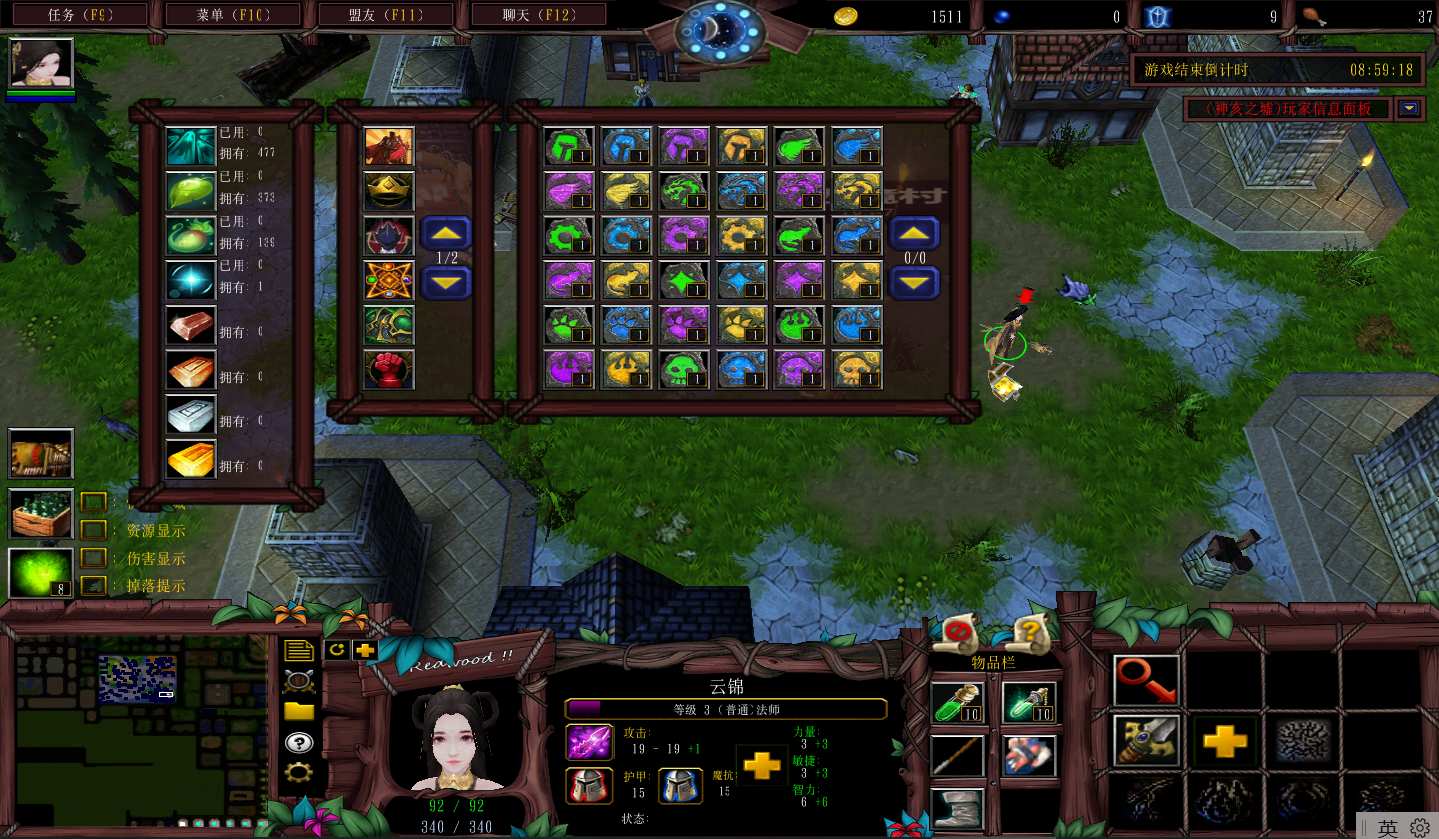The image size is (1439, 839).
Task: Click the sword attack command button
Action: [x=1147, y=741]
